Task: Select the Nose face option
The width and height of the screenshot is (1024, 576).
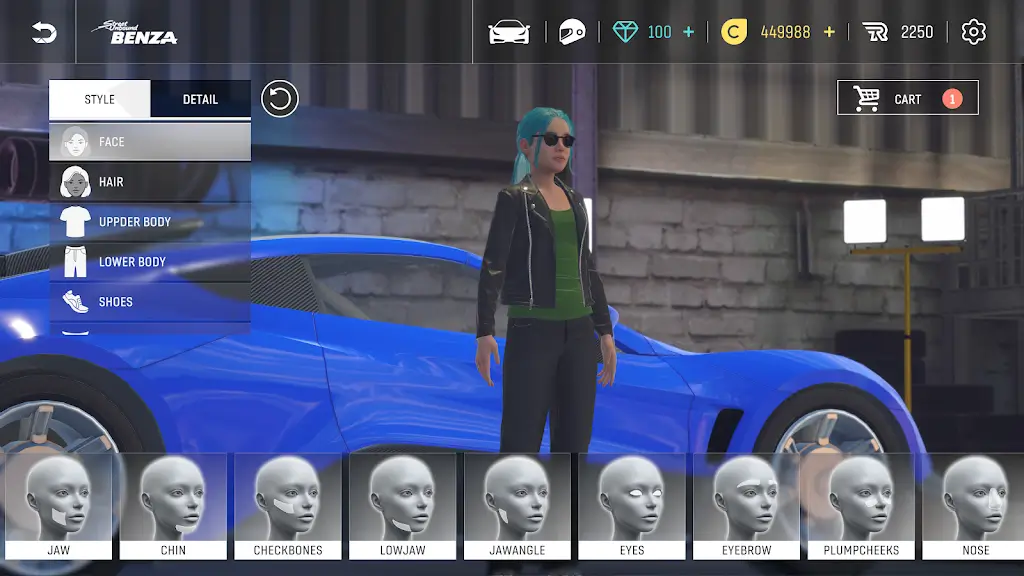Action: click(x=975, y=505)
